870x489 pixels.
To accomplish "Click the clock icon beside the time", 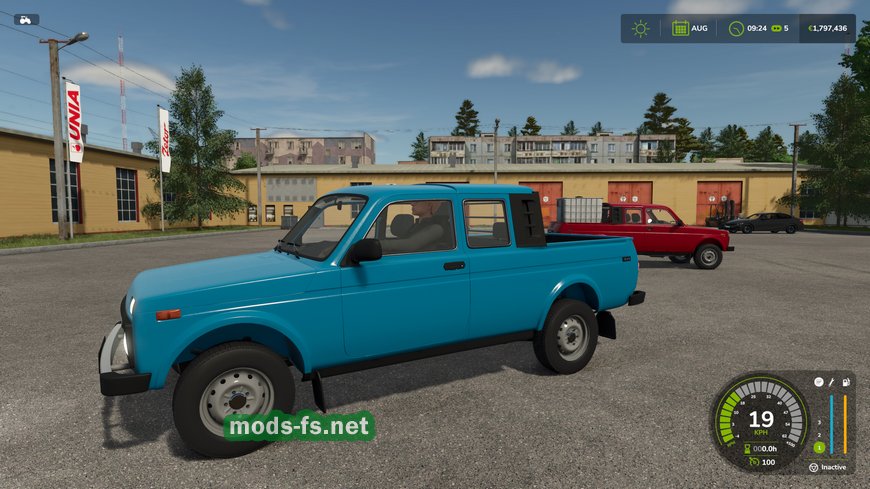I will [x=736, y=28].
